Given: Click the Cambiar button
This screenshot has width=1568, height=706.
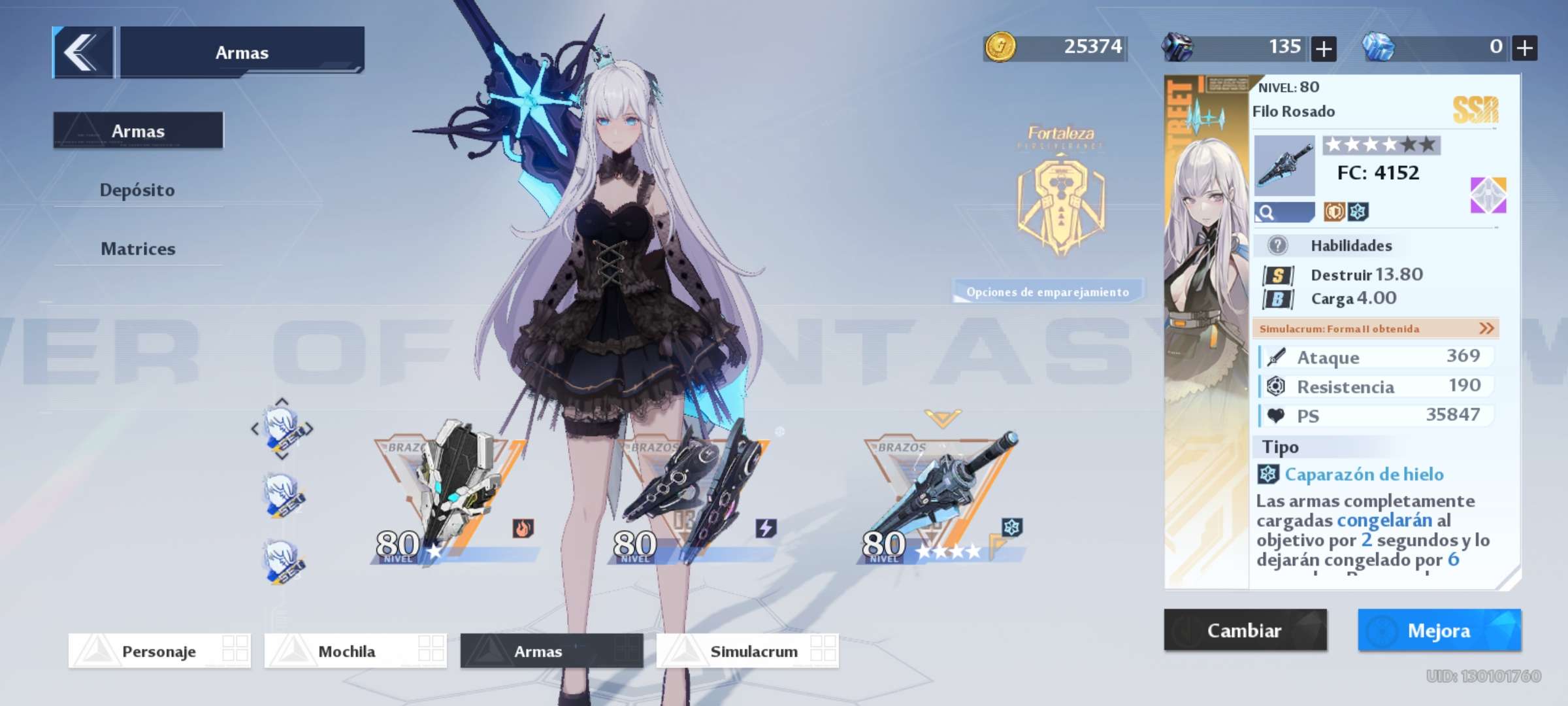Looking at the screenshot, I should [x=1245, y=630].
